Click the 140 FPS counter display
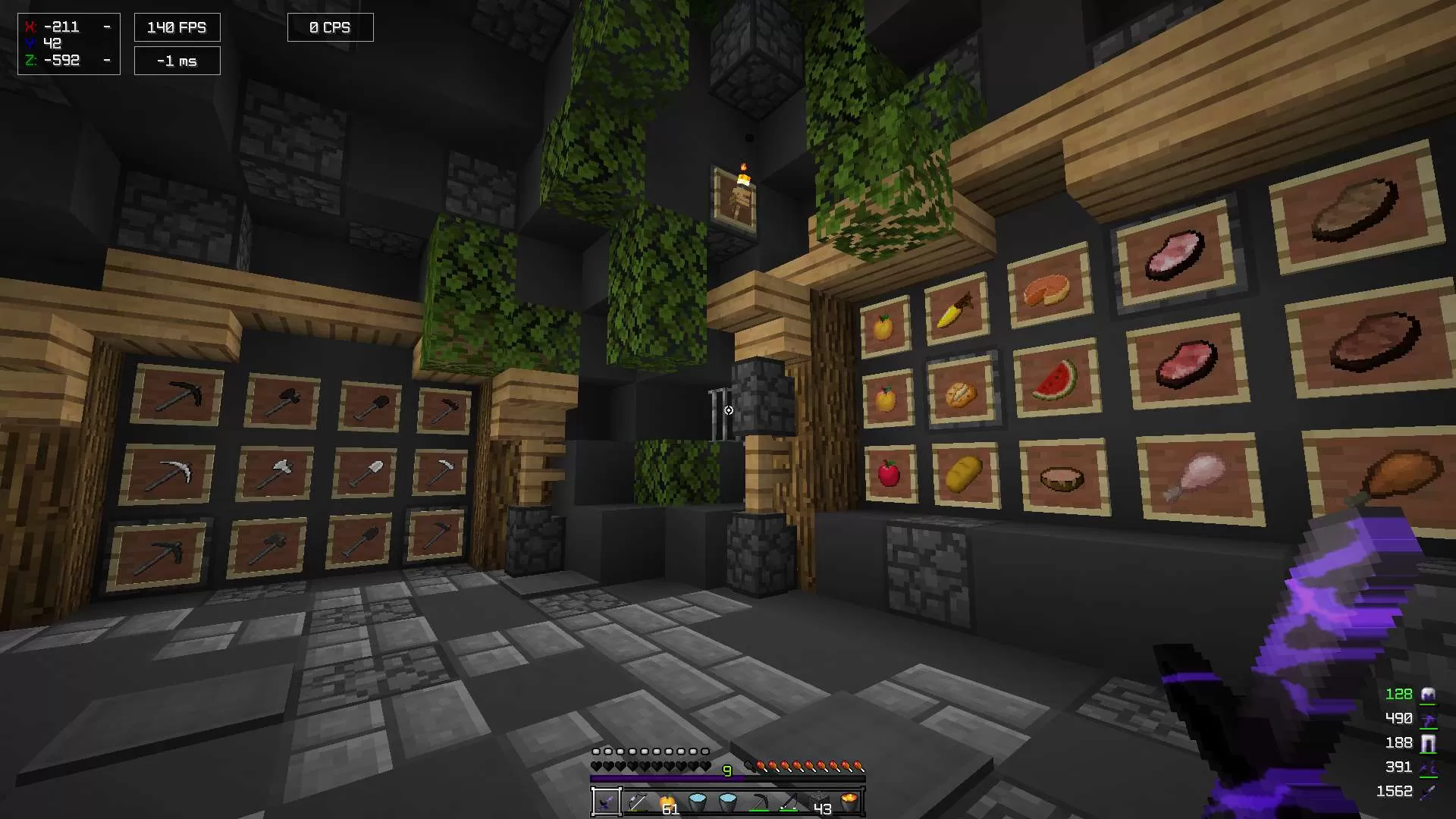 point(177,27)
